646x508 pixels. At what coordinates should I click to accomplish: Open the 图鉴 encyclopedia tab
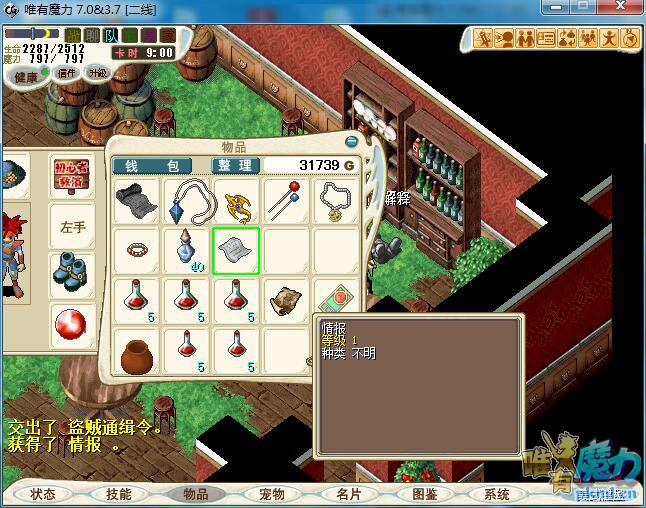click(x=424, y=494)
